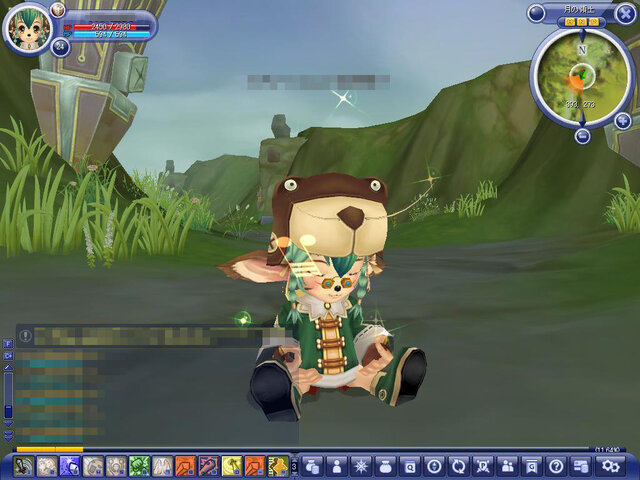Open the character profile menu button
The height and width of the screenshot is (480, 640).
(x=336, y=466)
